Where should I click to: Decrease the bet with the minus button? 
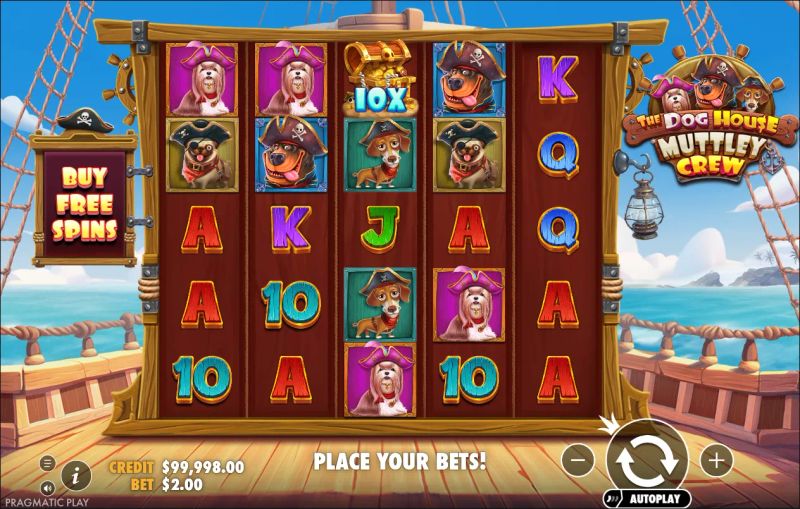(577, 460)
